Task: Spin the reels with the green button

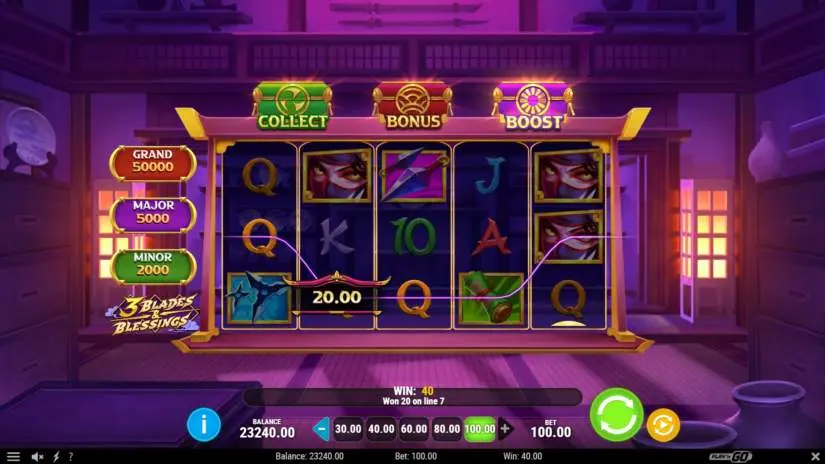Action: [x=616, y=414]
